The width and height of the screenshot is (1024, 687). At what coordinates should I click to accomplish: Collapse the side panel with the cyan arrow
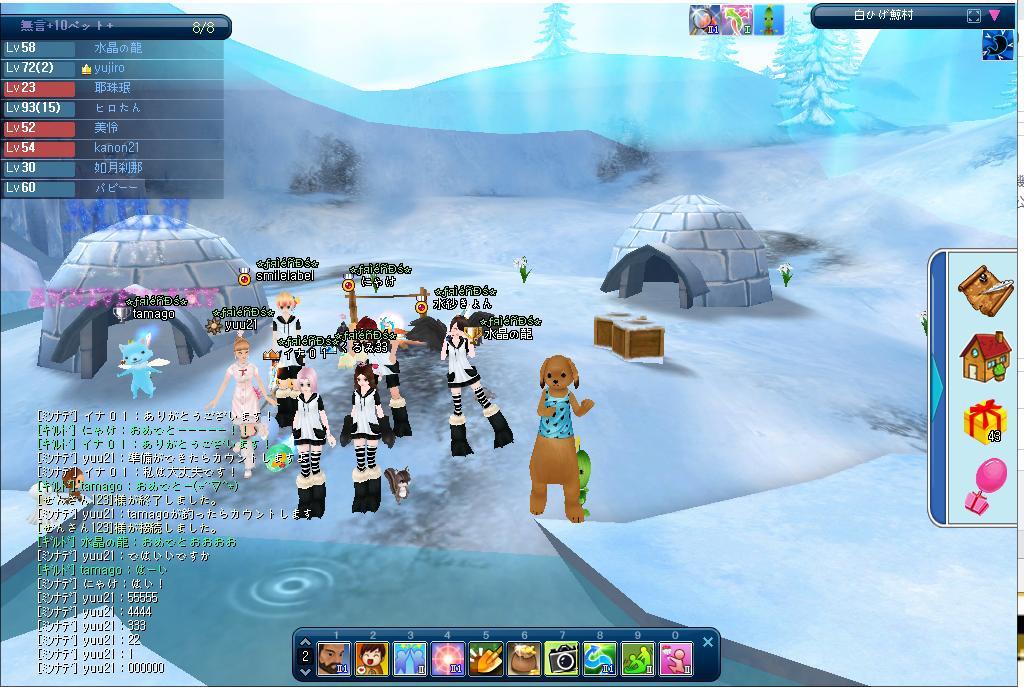point(936,385)
